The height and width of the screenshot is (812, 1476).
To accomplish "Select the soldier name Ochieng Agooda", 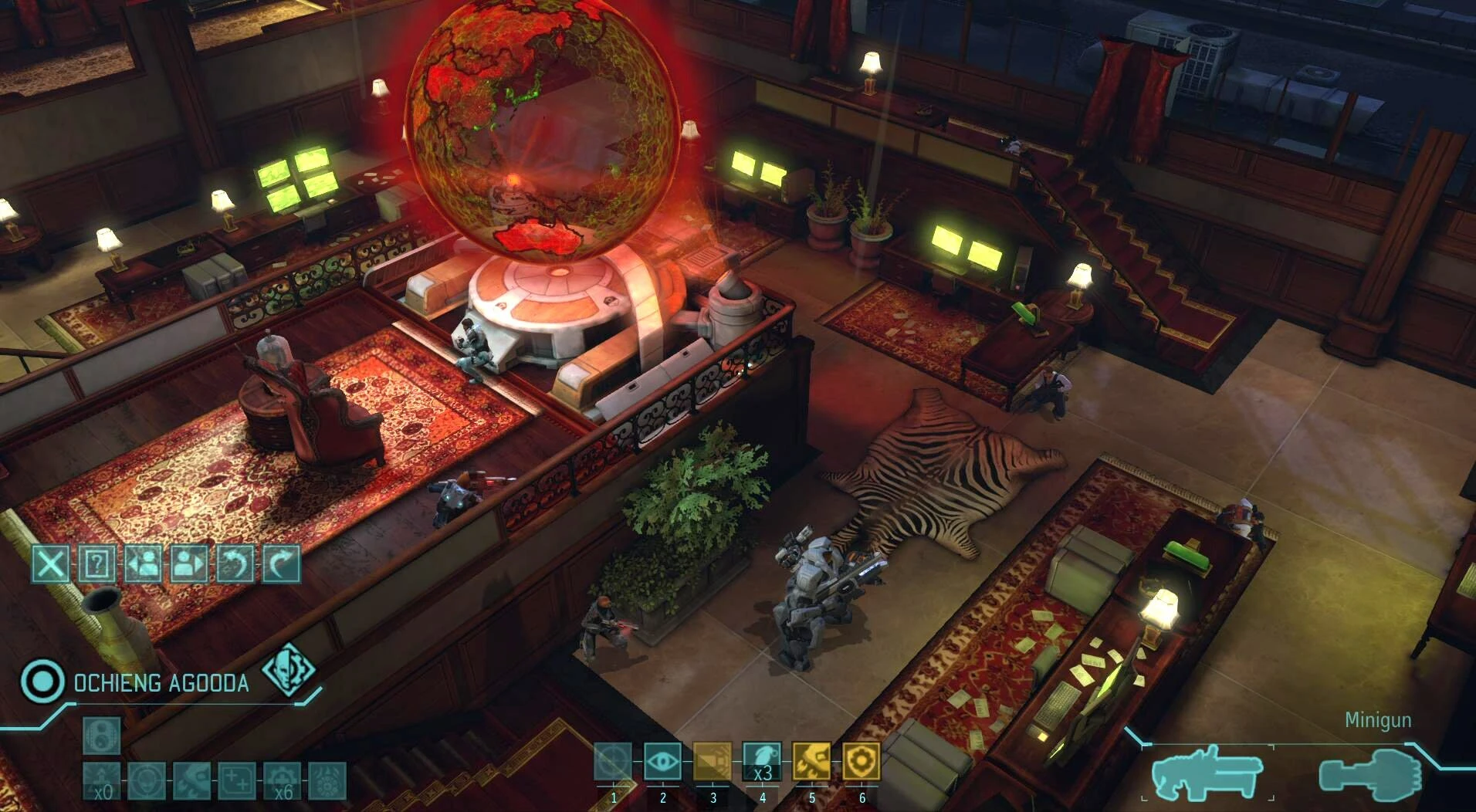I will (x=161, y=683).
